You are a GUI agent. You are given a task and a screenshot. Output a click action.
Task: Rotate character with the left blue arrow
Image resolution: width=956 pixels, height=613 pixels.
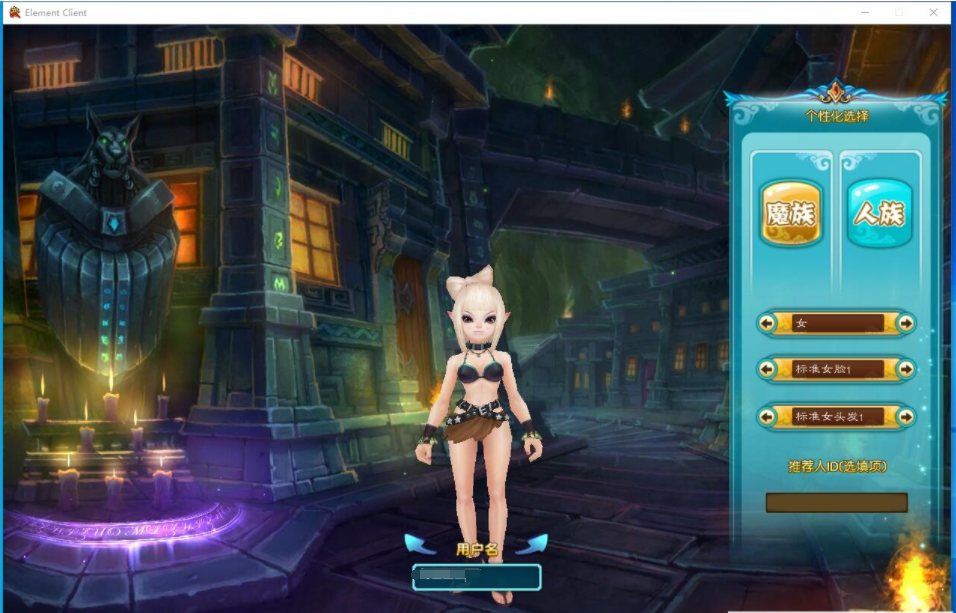[x=421, y=544]
